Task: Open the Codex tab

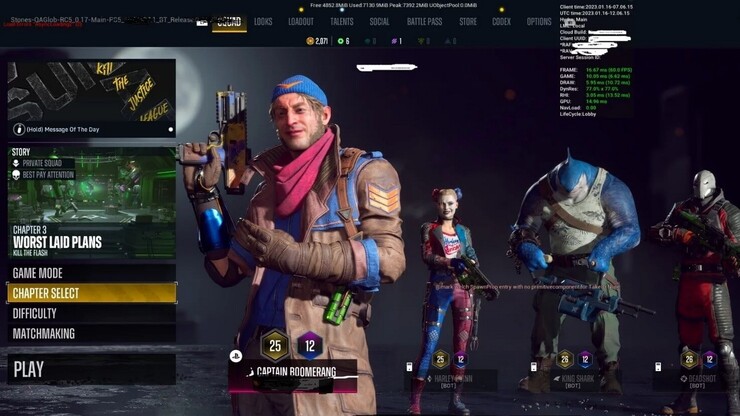Action: [x=501, y=21]
